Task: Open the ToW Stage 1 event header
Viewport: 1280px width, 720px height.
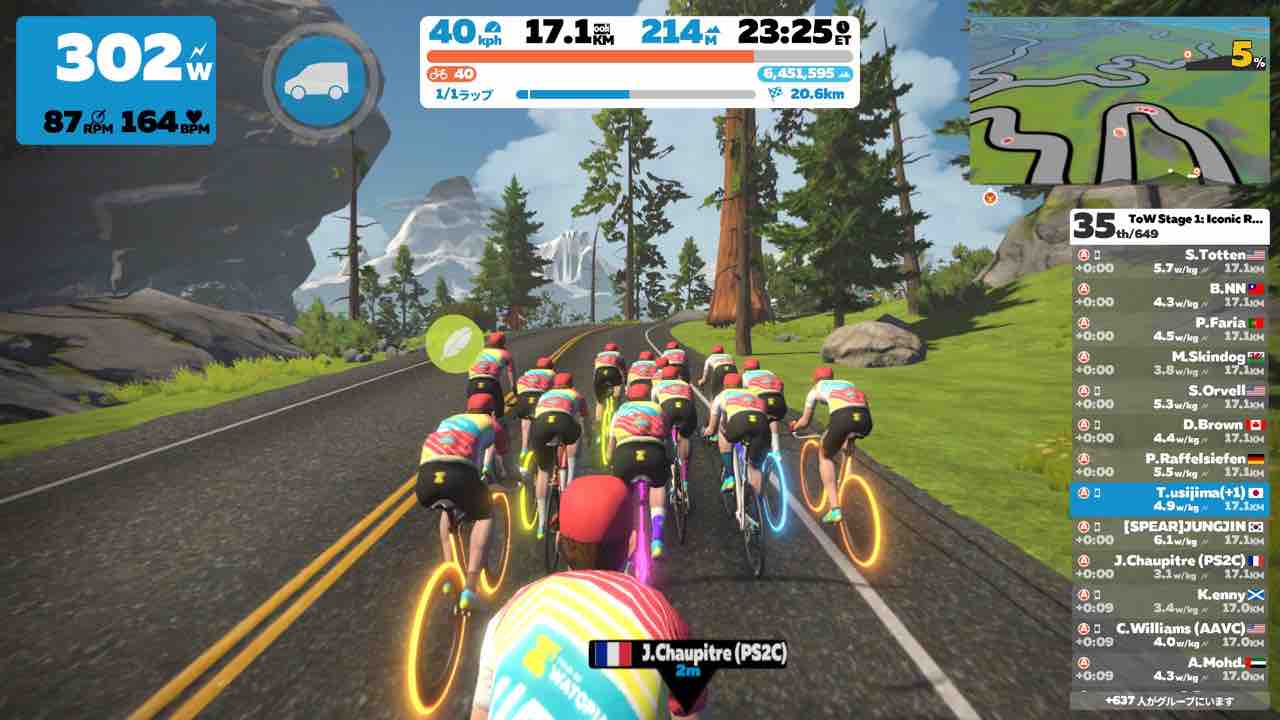Action: point(1169,227)
